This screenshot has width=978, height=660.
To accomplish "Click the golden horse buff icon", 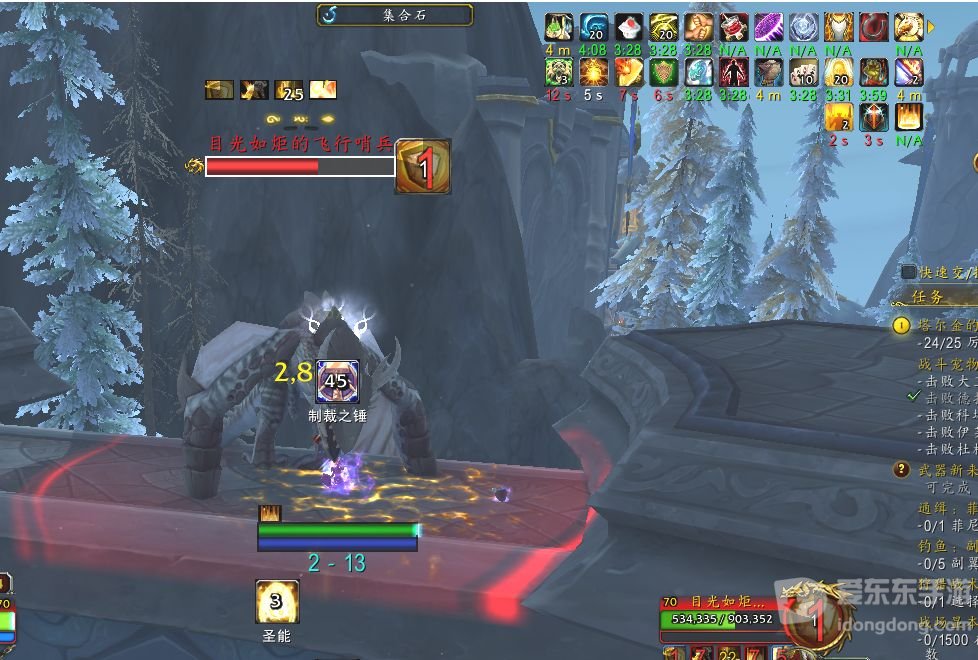I will click(909, 27).
